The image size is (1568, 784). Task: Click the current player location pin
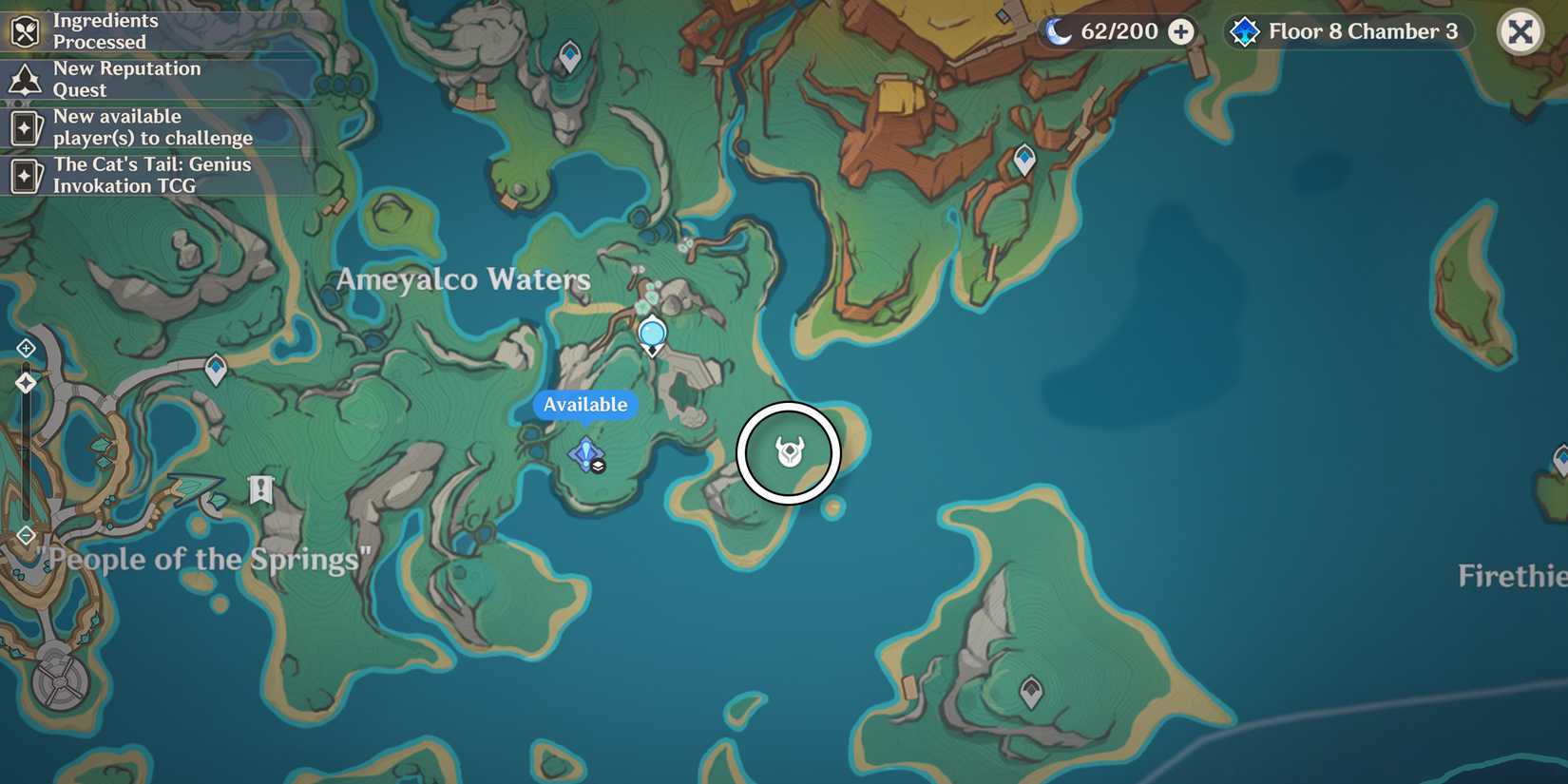tap(652, 335)
